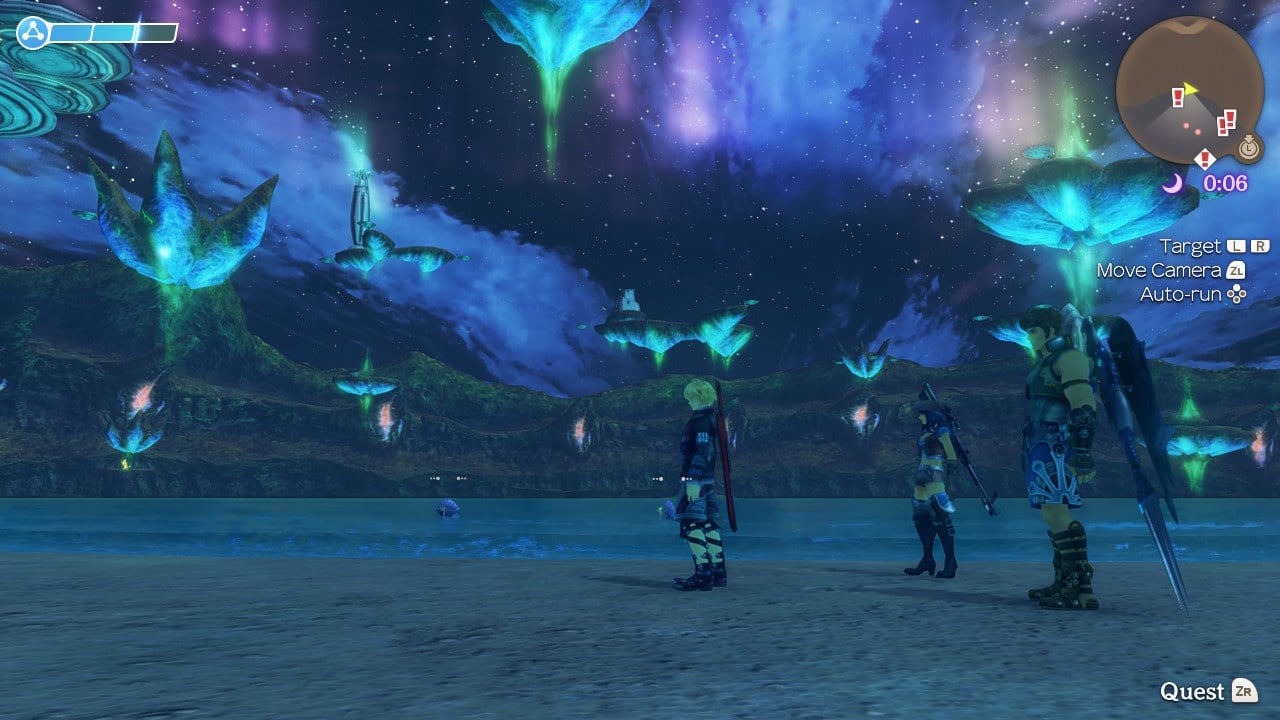The image size is (1280, 720).
Task: Open the Quest log label
Action: click(x=1192, y=692)
